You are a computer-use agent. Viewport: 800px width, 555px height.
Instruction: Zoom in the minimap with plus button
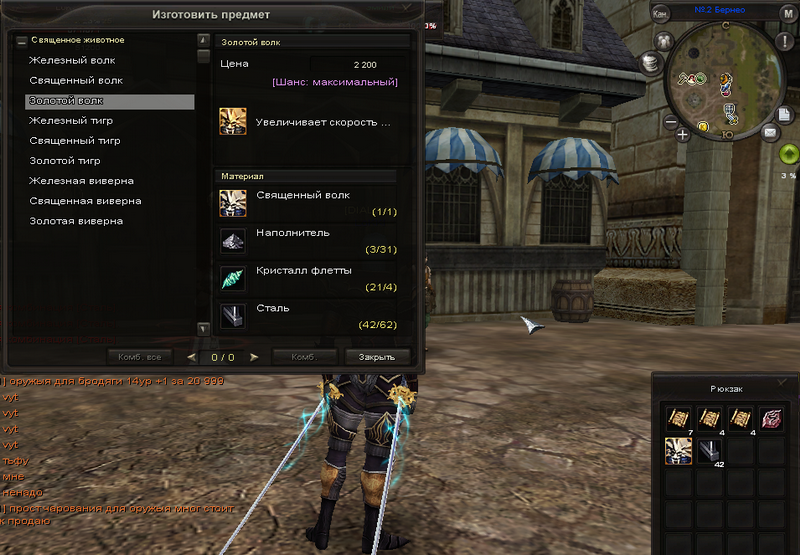click(683, 132)
